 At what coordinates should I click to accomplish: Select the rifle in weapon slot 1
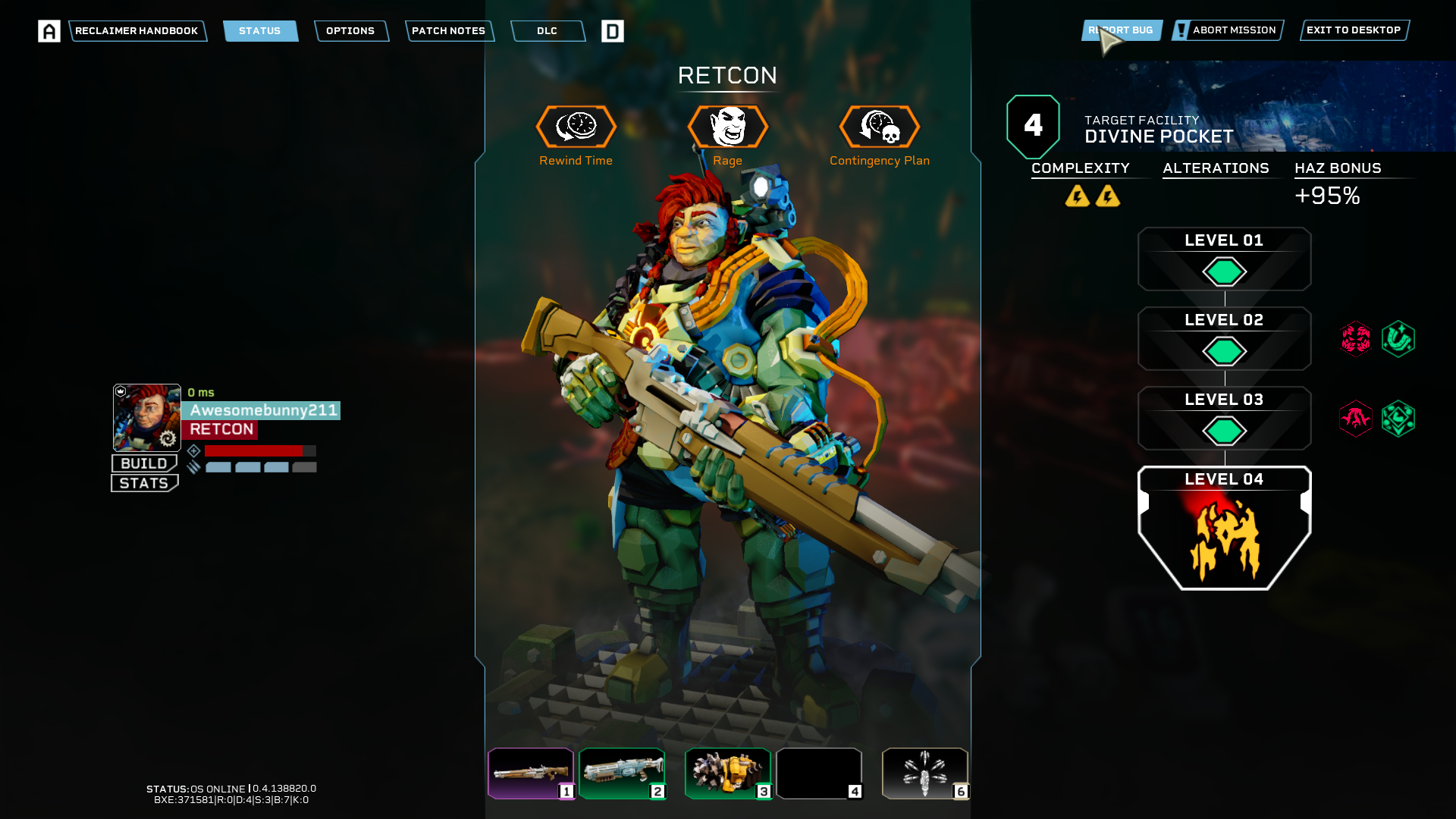tap(531, 773)
